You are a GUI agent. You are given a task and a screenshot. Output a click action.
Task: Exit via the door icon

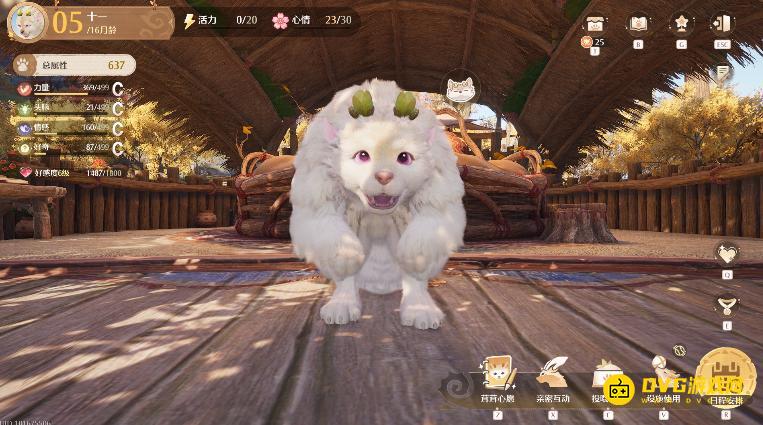[x=721, y=24]
